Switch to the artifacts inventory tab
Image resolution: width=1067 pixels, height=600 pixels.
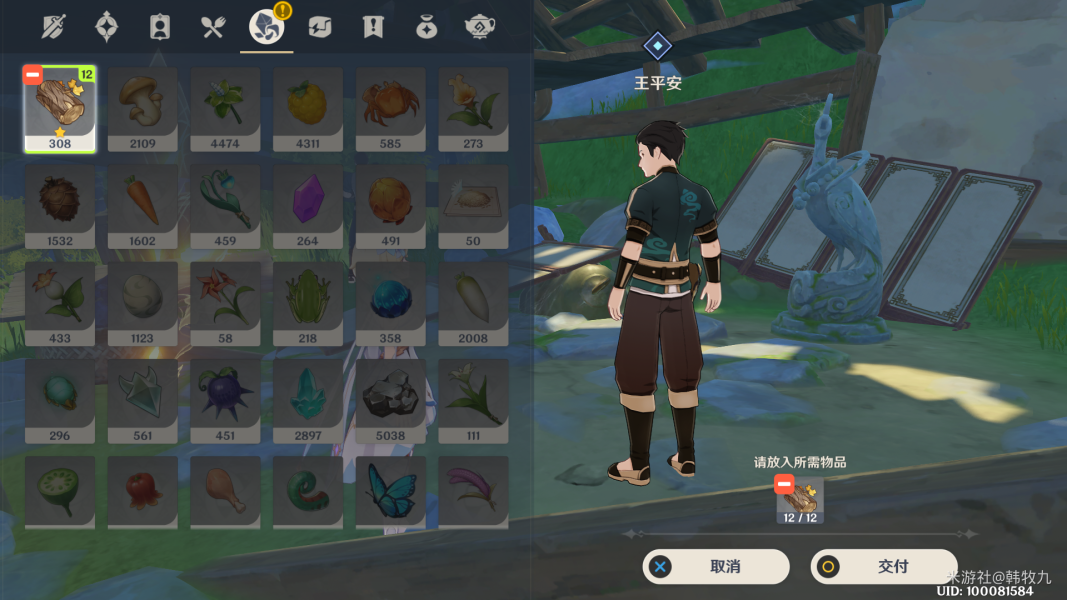pos(107,27)
